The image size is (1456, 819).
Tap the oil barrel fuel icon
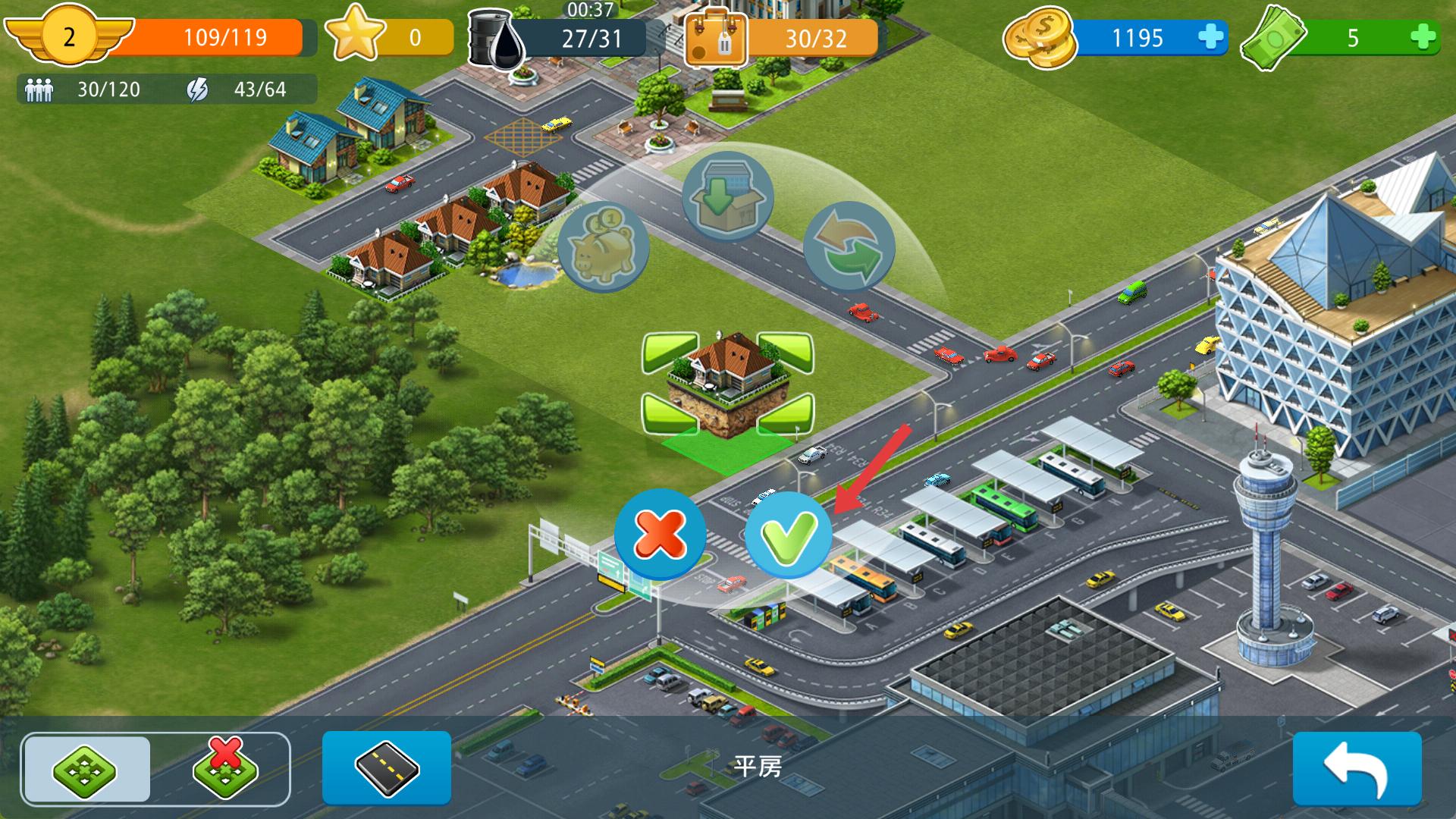(497, 38)
